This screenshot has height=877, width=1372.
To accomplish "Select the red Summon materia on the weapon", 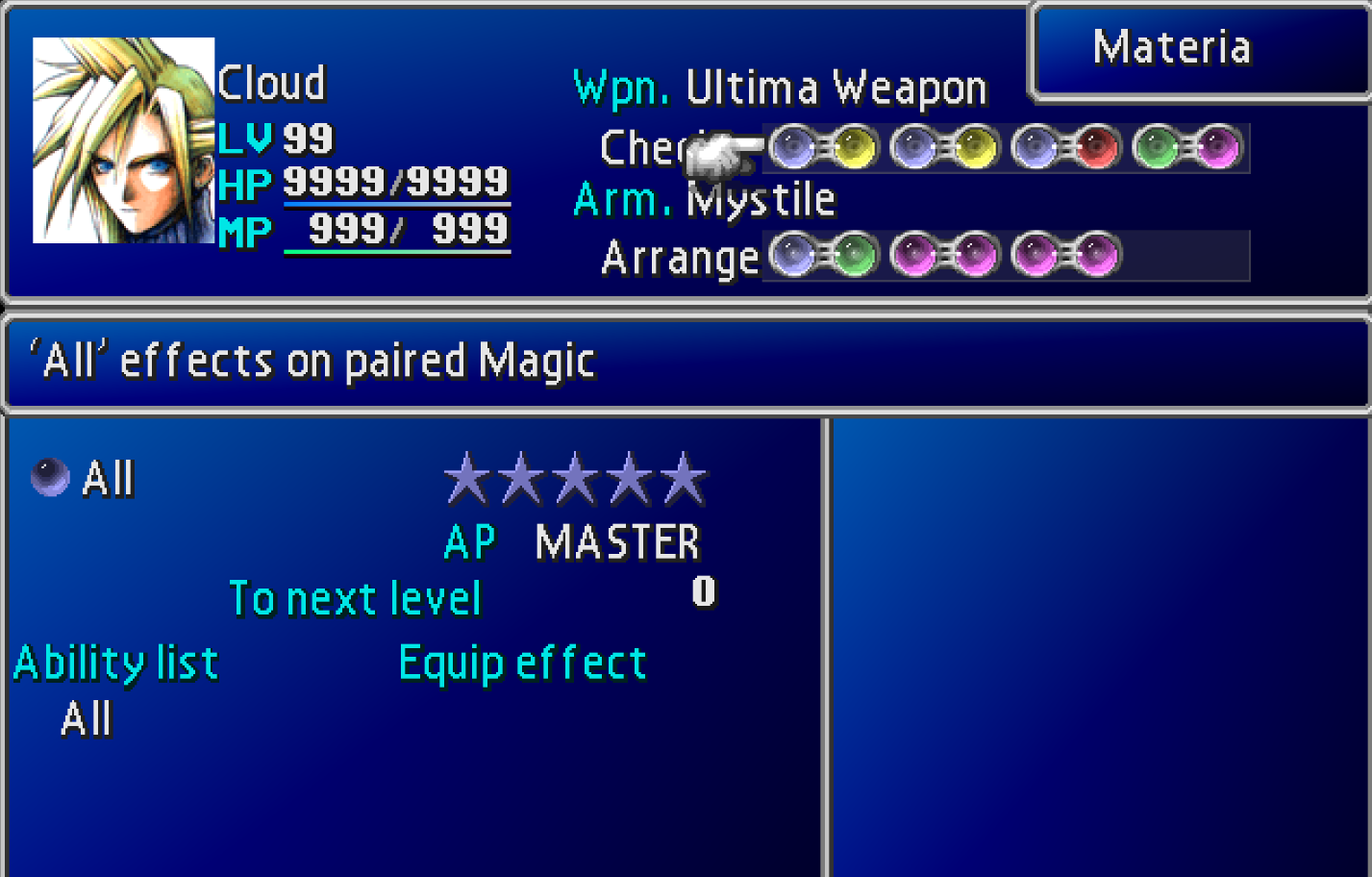I will click(1095, 146).
